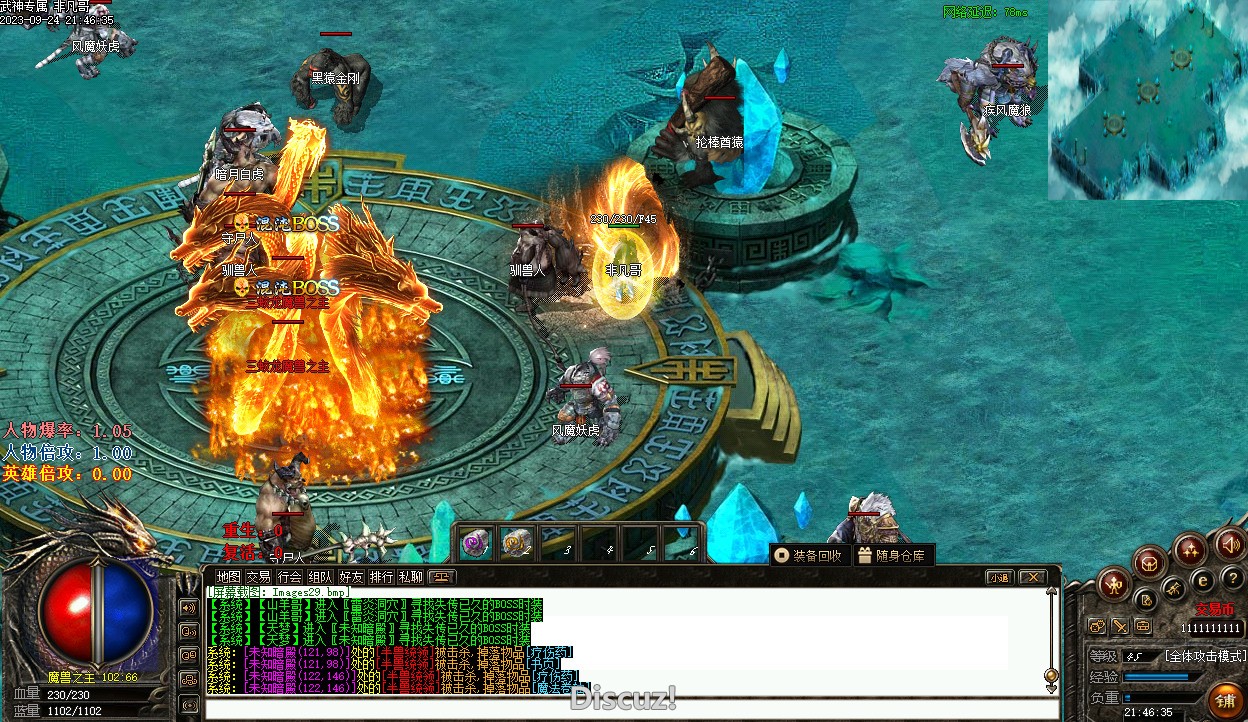
Task: Use the purple scroll in hotbar slot 1
Action: 475,543
